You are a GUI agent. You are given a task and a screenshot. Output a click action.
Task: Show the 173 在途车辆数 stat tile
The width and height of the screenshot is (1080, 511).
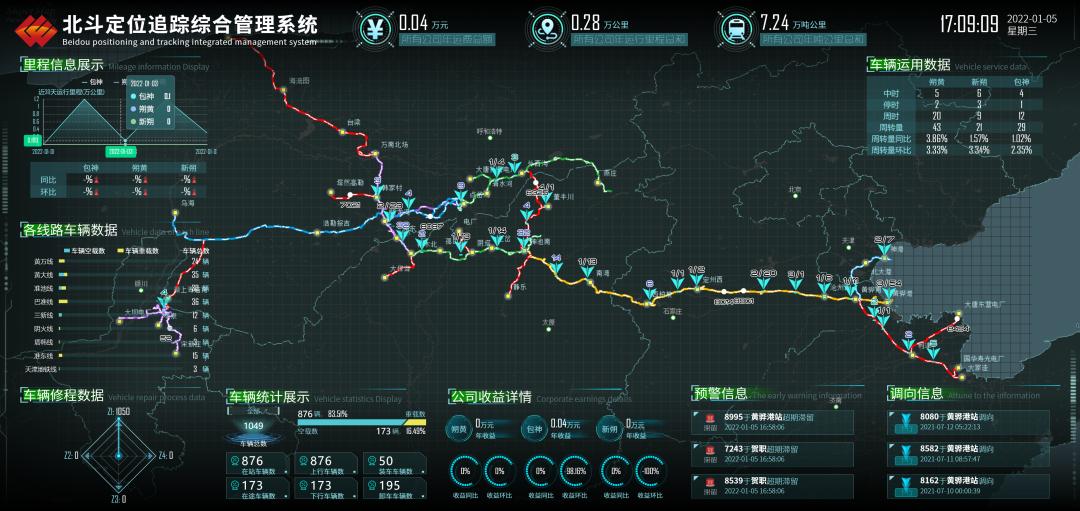coord(256,489)
